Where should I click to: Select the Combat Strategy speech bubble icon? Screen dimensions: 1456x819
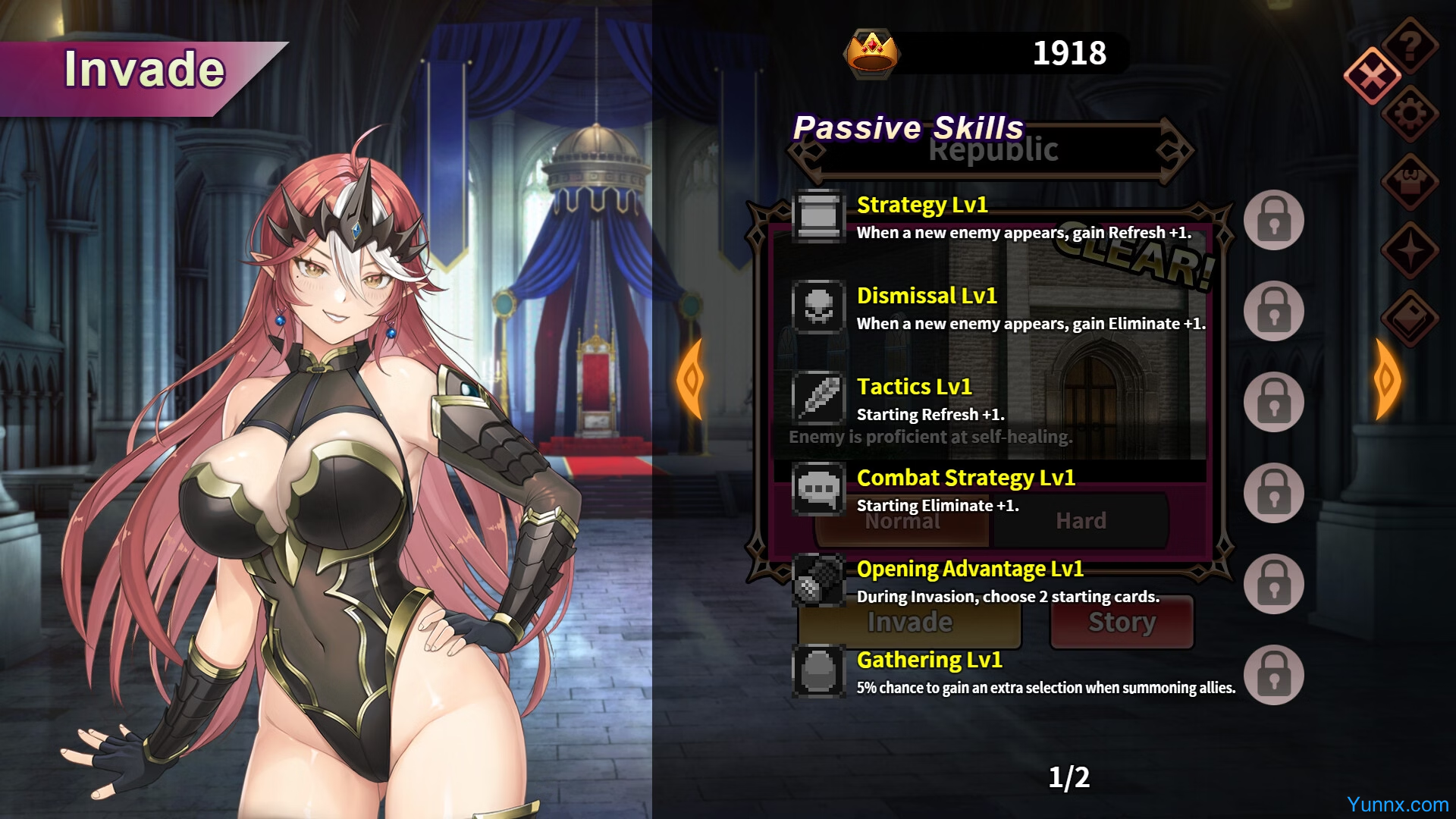click(818, 489)
